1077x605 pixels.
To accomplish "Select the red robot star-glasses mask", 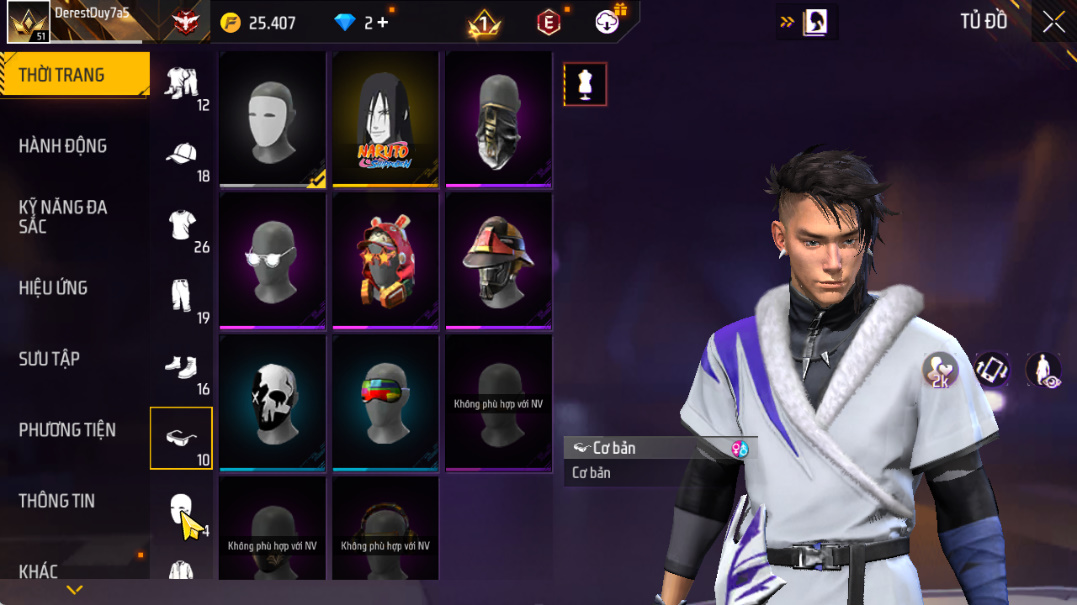I will coord(385,261).
